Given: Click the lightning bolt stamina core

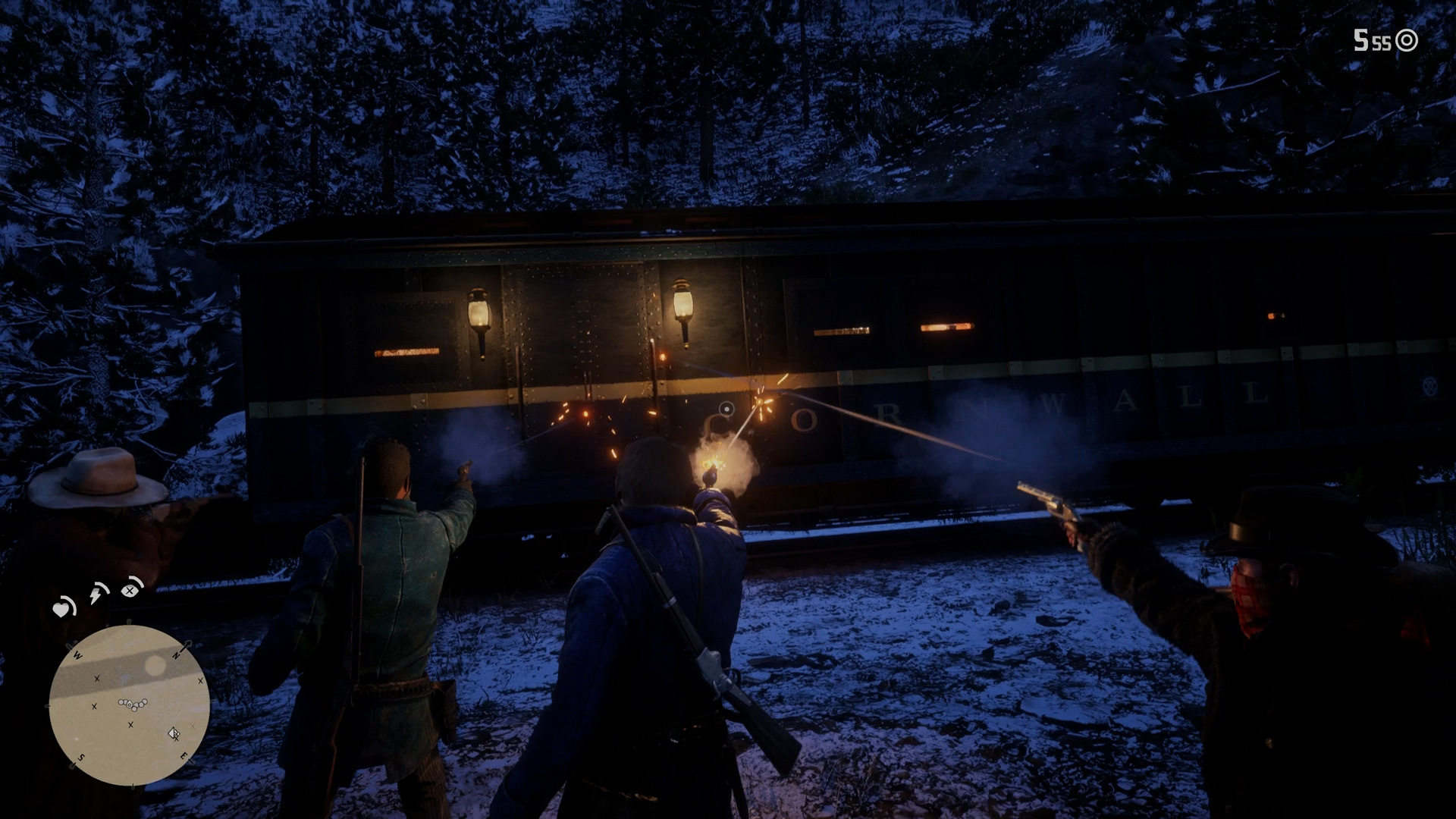Looking at the screenshot, I should [x=97, y=594].
